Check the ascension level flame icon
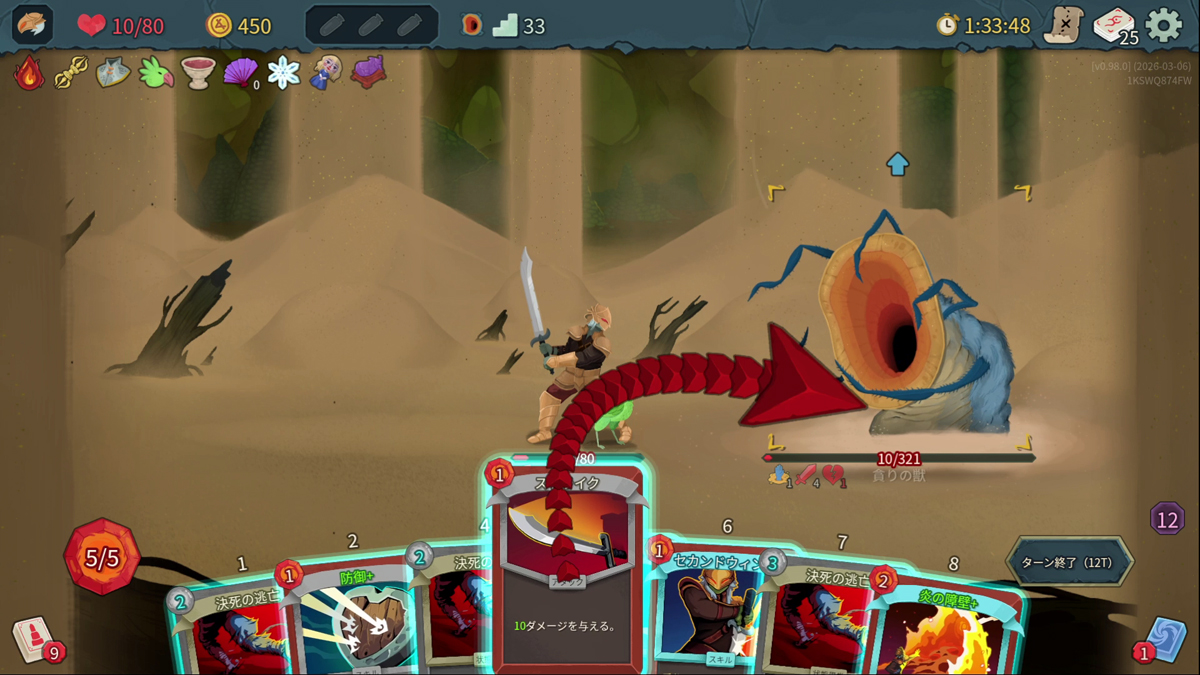 click(472, 25)
